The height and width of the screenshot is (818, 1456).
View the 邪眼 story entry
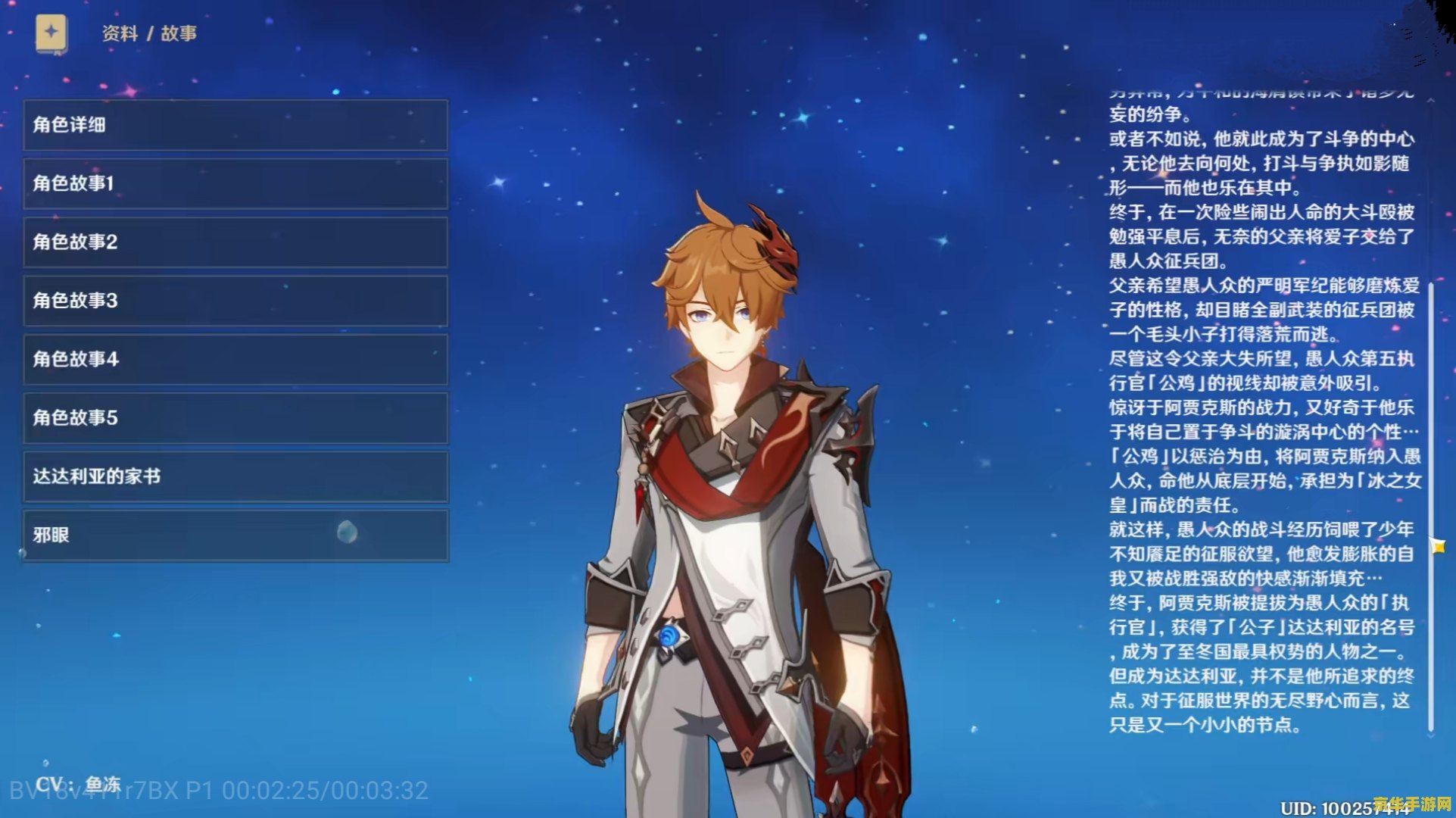[x=235, y=535]
